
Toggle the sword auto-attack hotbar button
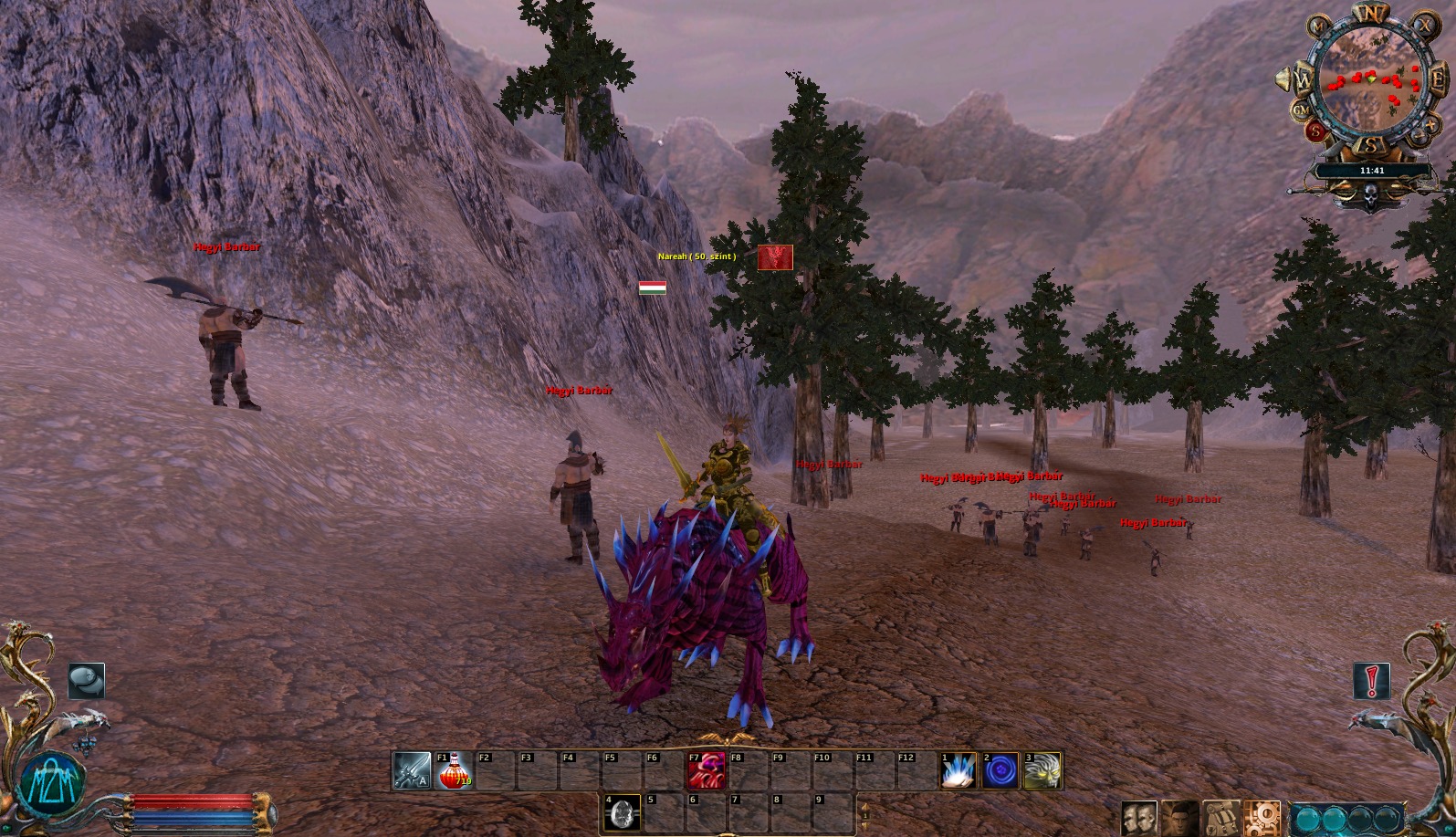[x=412, y=771]
